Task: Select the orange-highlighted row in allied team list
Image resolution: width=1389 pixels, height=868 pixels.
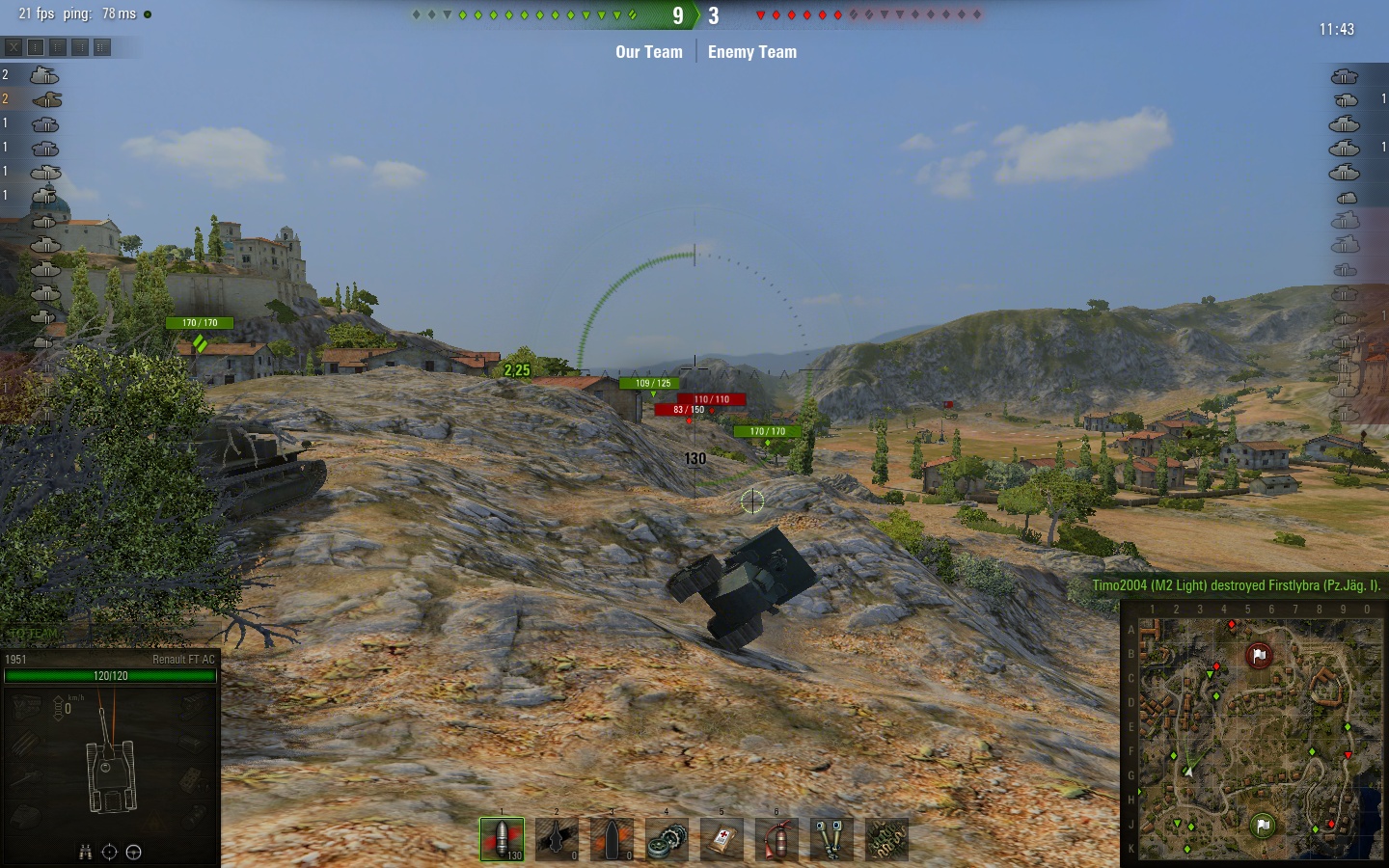Action: pos(45,99)
